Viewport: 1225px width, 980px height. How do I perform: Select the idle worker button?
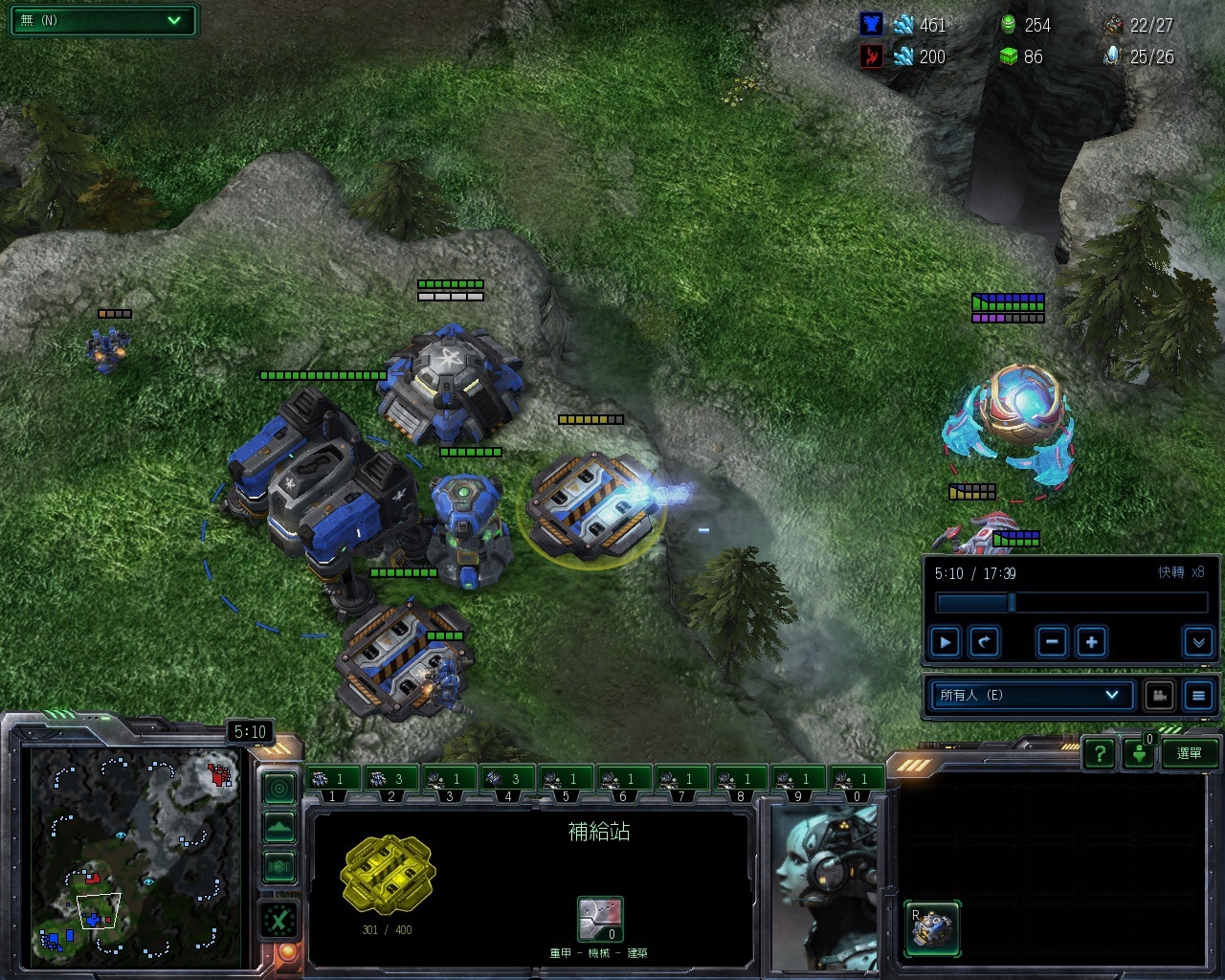pyautogui.click(x=1139, y=754)
